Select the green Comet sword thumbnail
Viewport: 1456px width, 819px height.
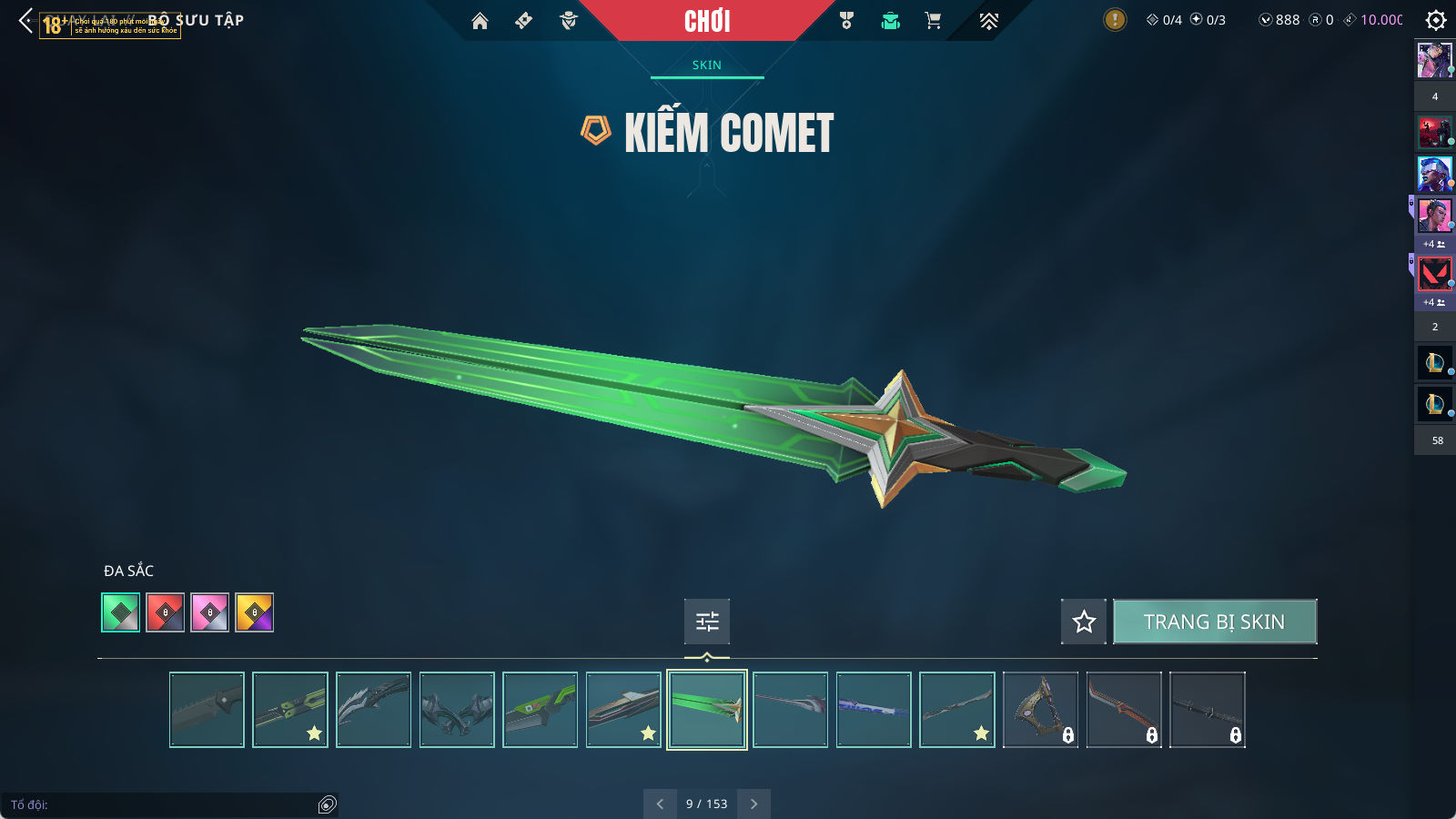(x=707, y=710)
